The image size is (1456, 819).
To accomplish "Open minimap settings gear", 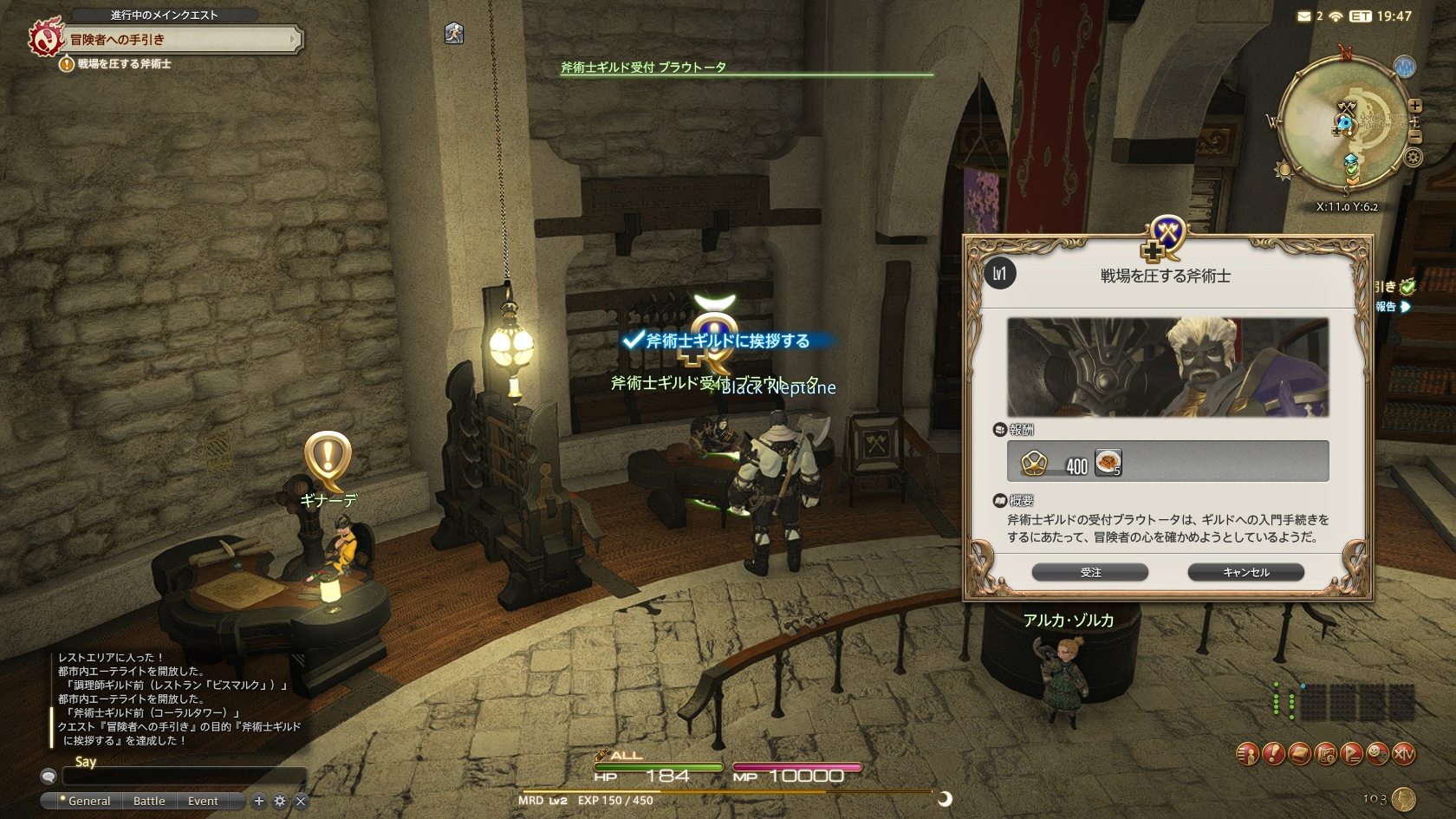I will click(x=1414, y=158).
